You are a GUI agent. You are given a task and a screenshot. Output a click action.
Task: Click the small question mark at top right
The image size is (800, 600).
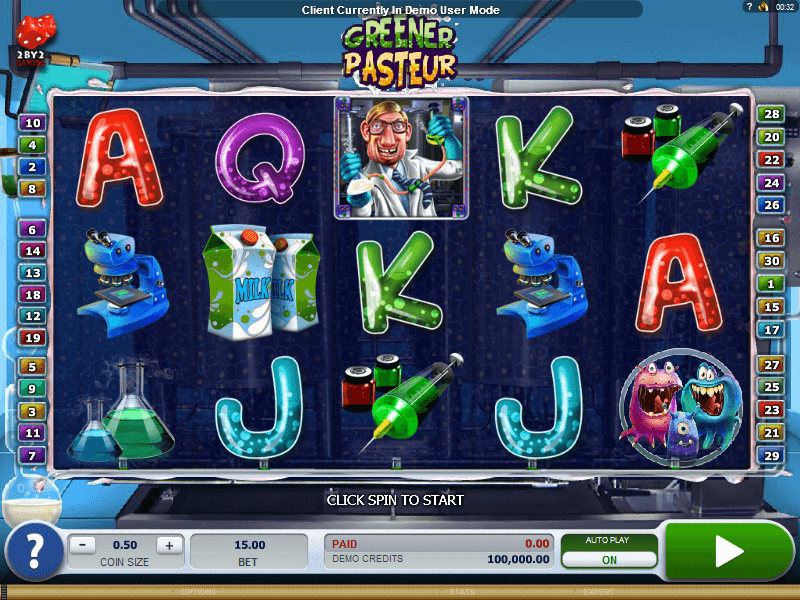[x=749, y=7]
